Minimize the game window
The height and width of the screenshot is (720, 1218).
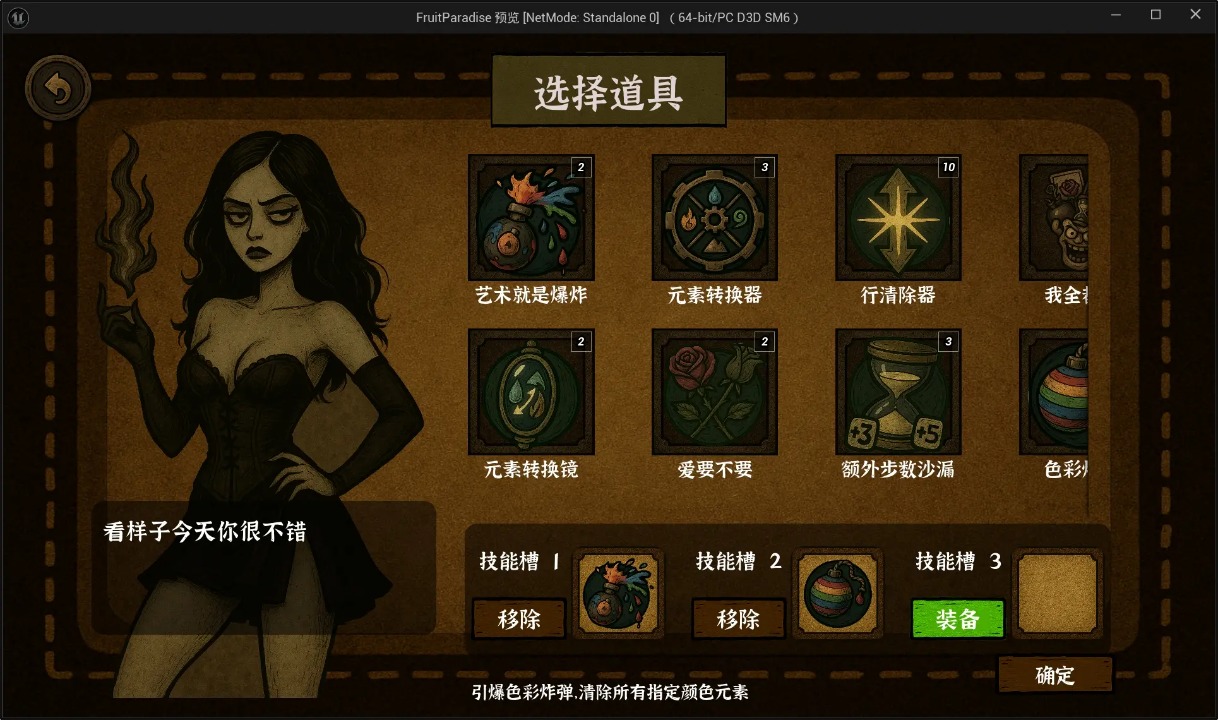[x=1116, y=15]
